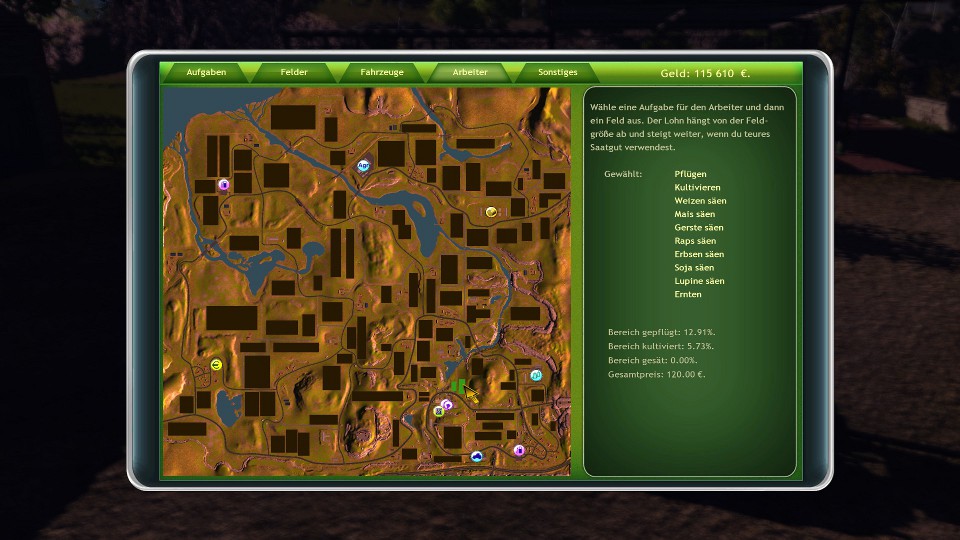Click the blue Agr map marker
Image resolution: width=960 pixels, height=540 pixels.
[x=363, y=166]
